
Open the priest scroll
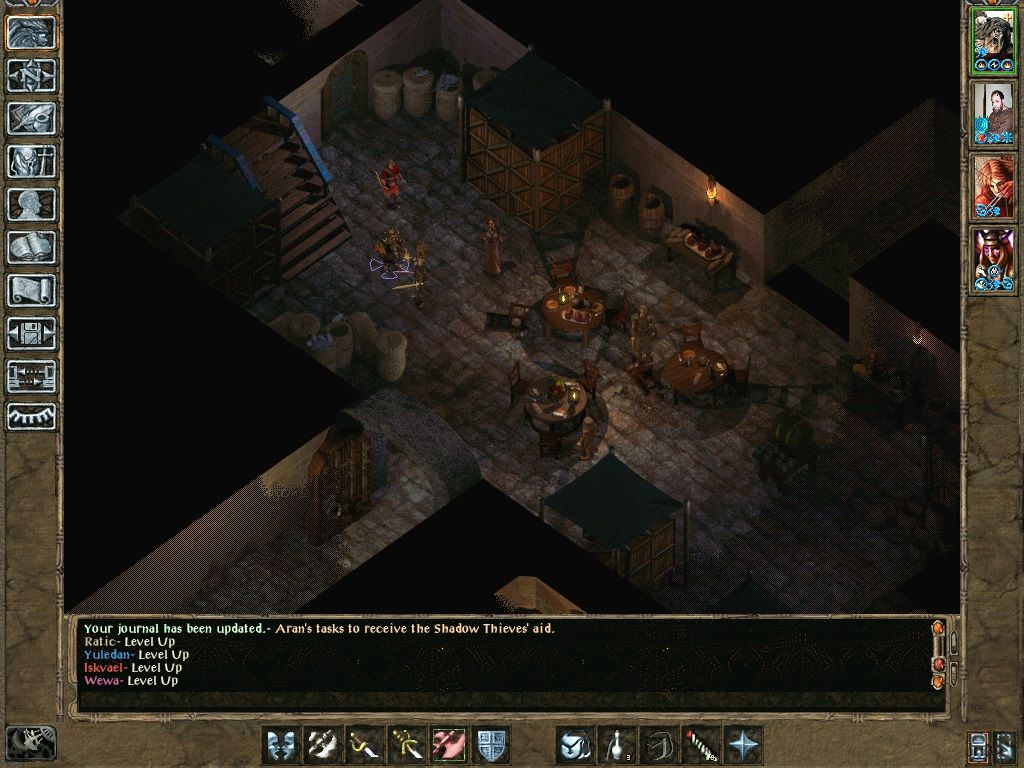[x=32, y=290]
